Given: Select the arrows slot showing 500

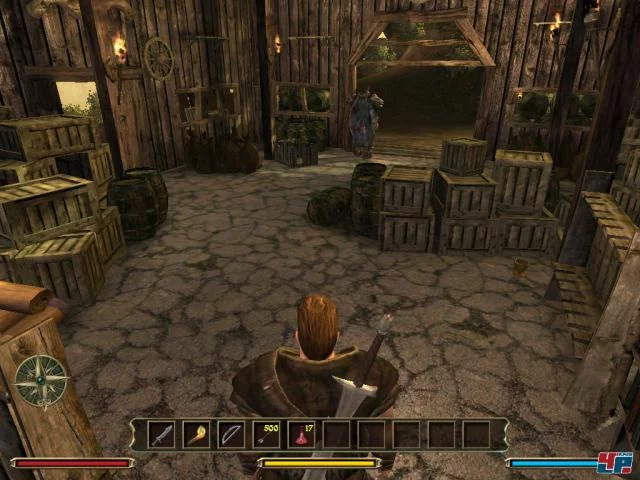Looking at the screenshot, I should click(x=267, y=435).
